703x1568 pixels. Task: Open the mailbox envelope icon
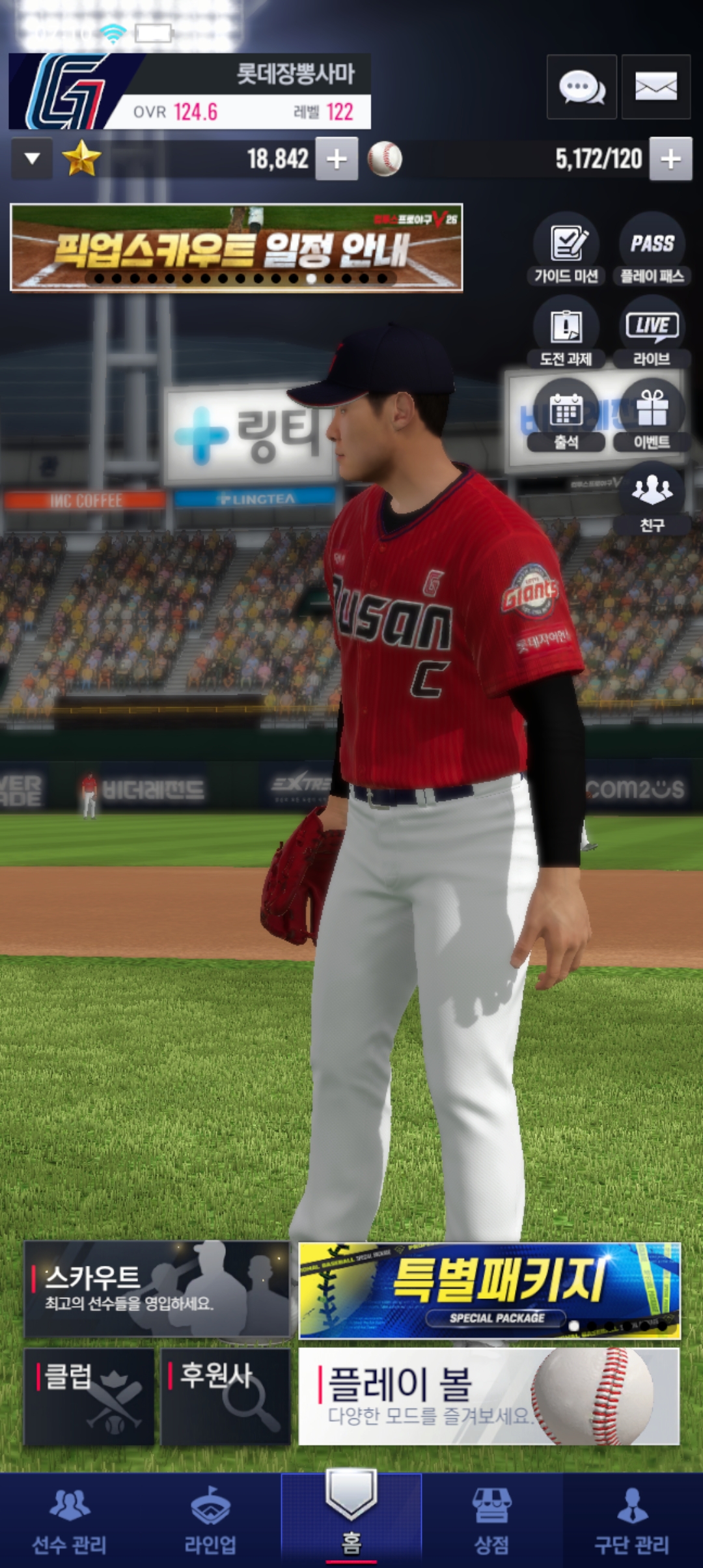(655, 87)
